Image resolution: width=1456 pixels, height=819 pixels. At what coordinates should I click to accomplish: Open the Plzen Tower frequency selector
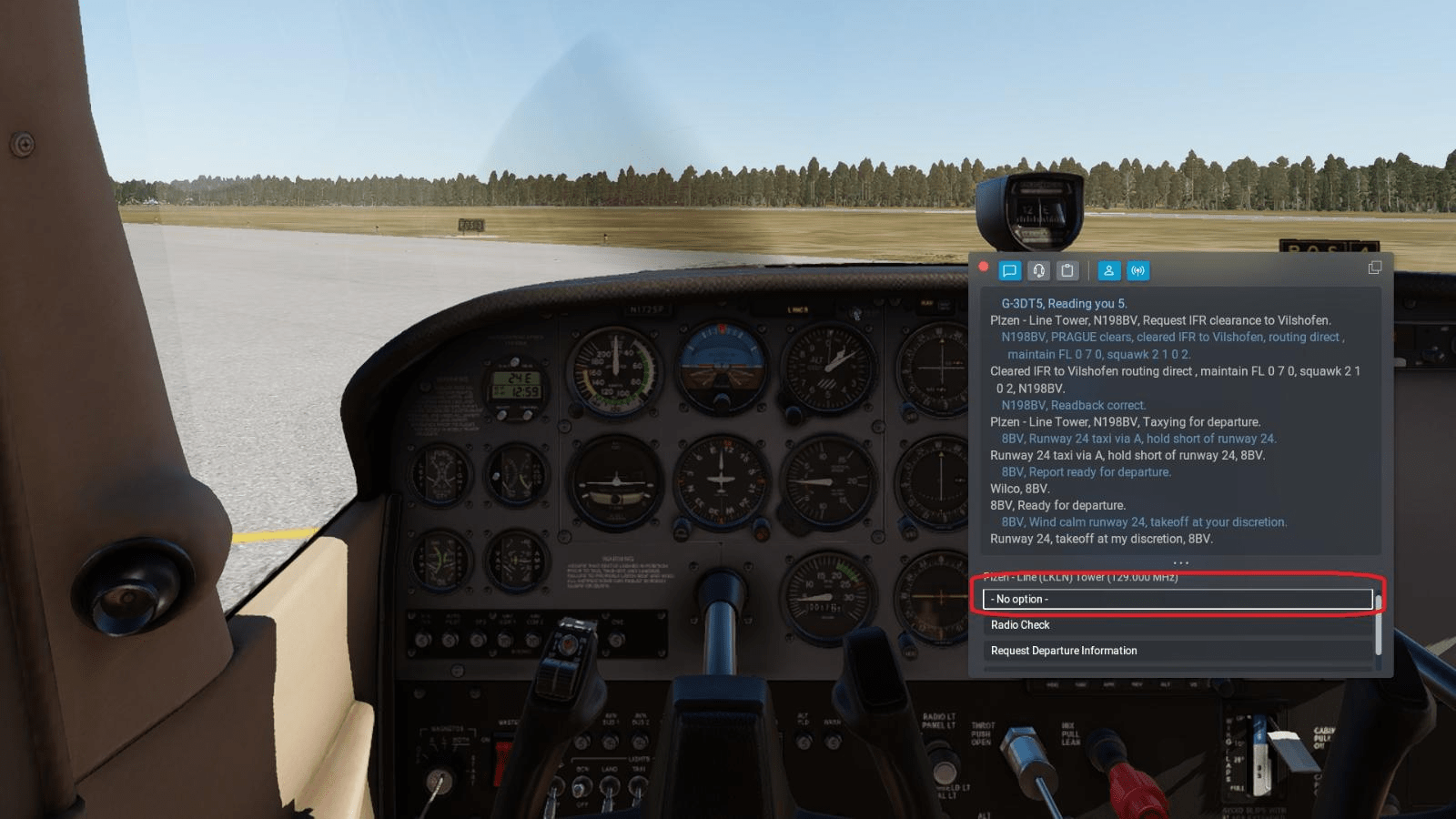pos(1083,576)
